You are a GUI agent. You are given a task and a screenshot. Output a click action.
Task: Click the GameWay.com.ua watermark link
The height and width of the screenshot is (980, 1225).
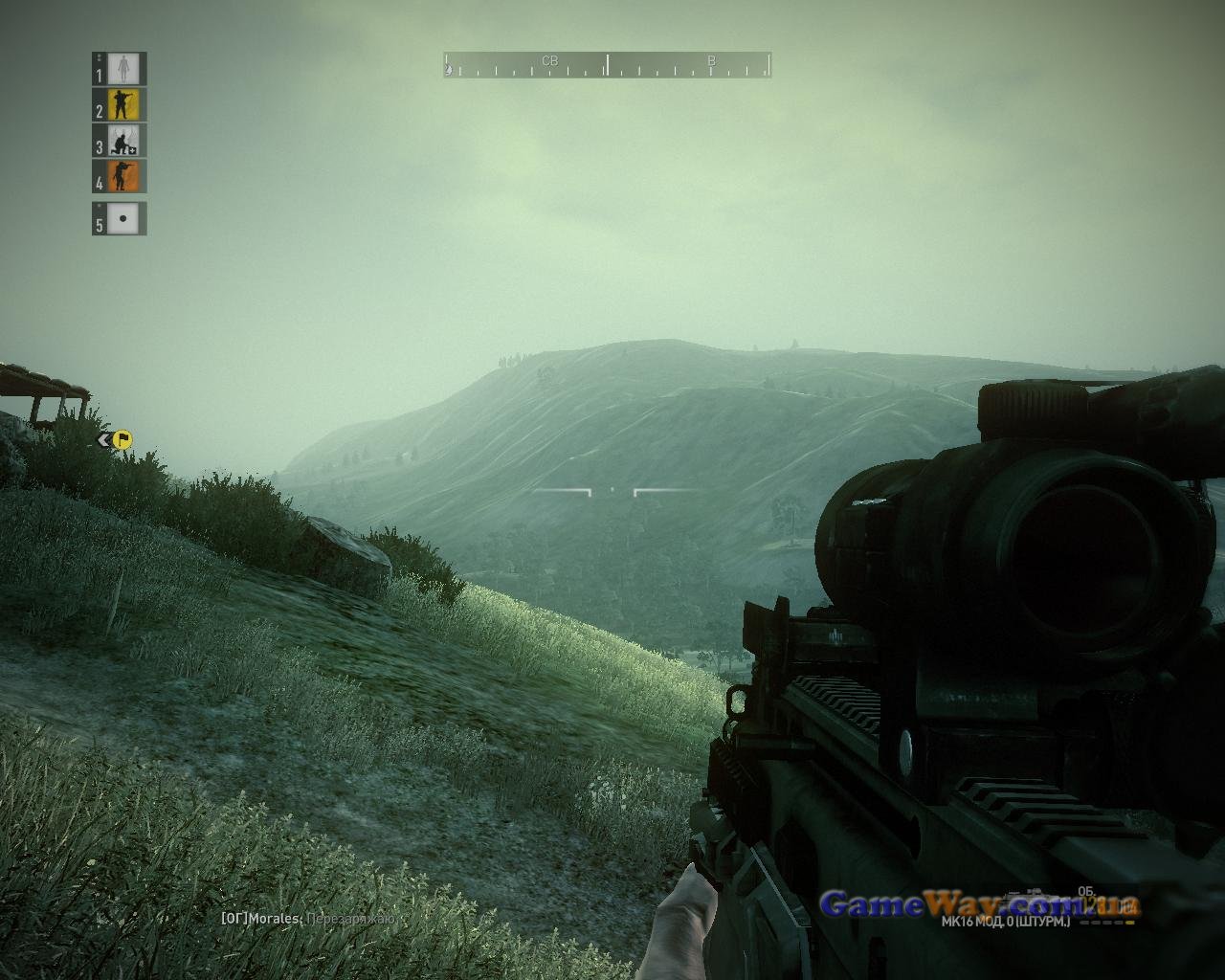(979, 903)
